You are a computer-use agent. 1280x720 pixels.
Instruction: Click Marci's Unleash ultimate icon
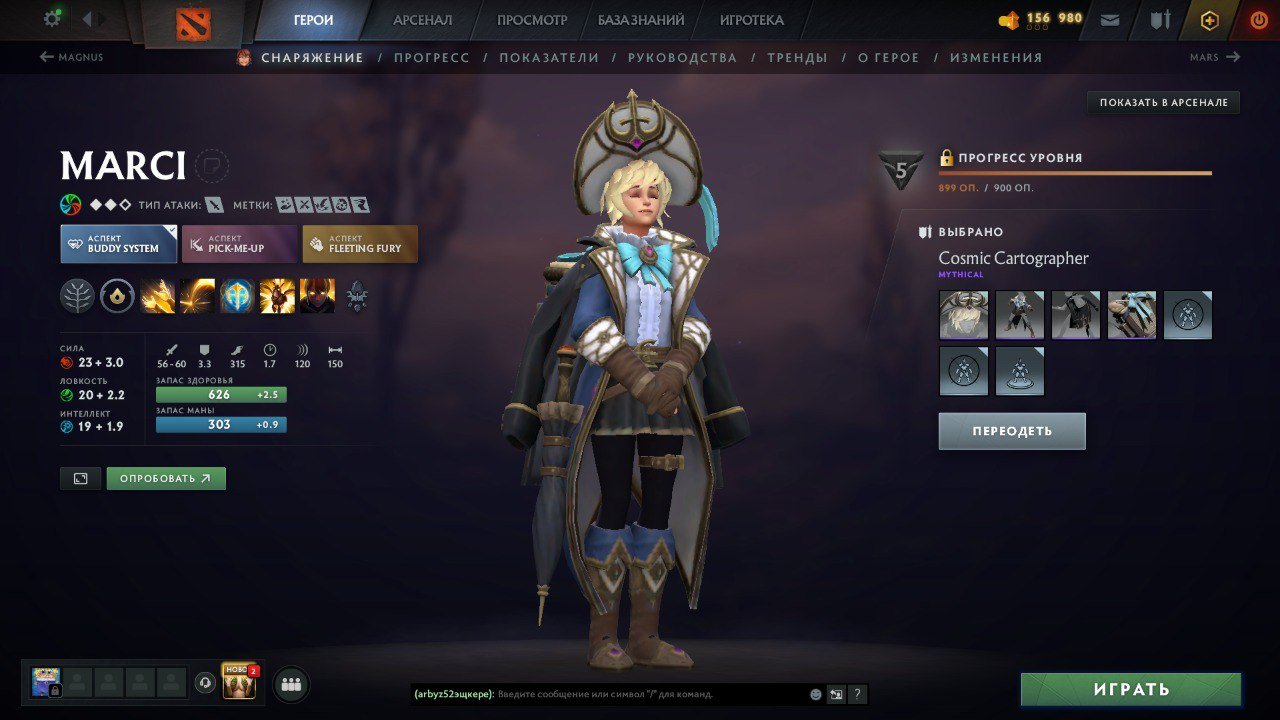click(318, 296)
